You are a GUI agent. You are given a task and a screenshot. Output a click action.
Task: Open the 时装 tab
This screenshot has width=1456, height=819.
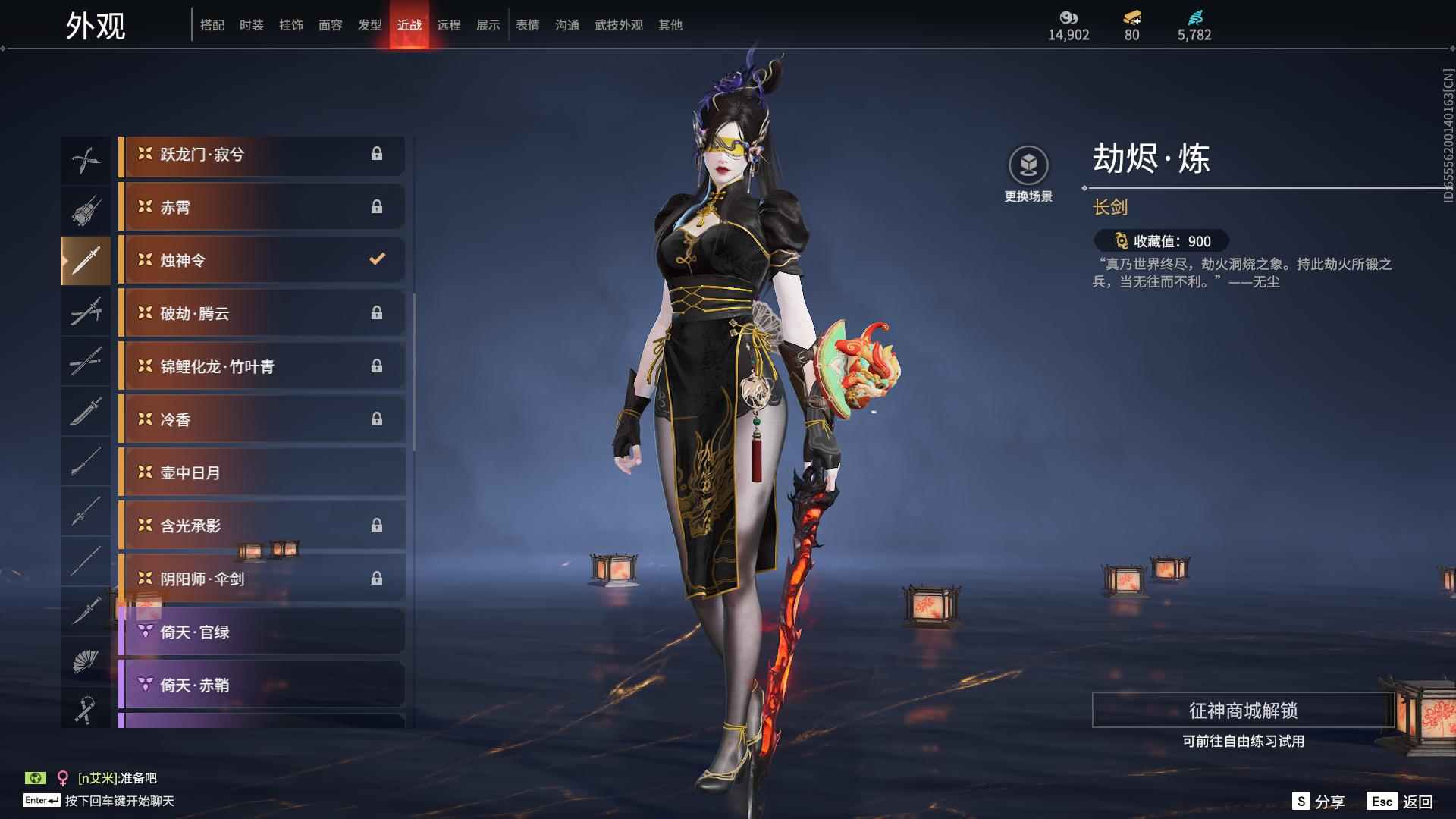tap(252, 24)
